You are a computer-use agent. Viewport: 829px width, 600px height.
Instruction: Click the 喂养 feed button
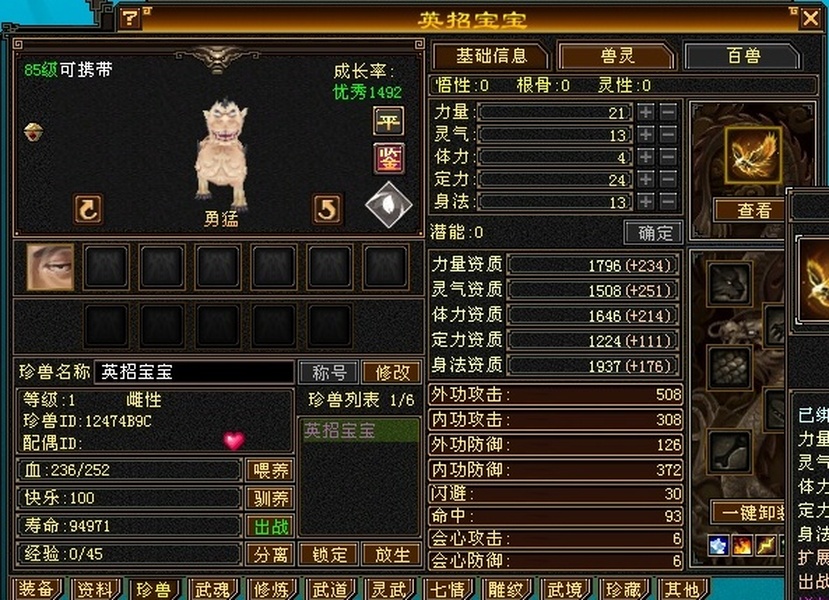pyautogui.click(x=269, y=471)
